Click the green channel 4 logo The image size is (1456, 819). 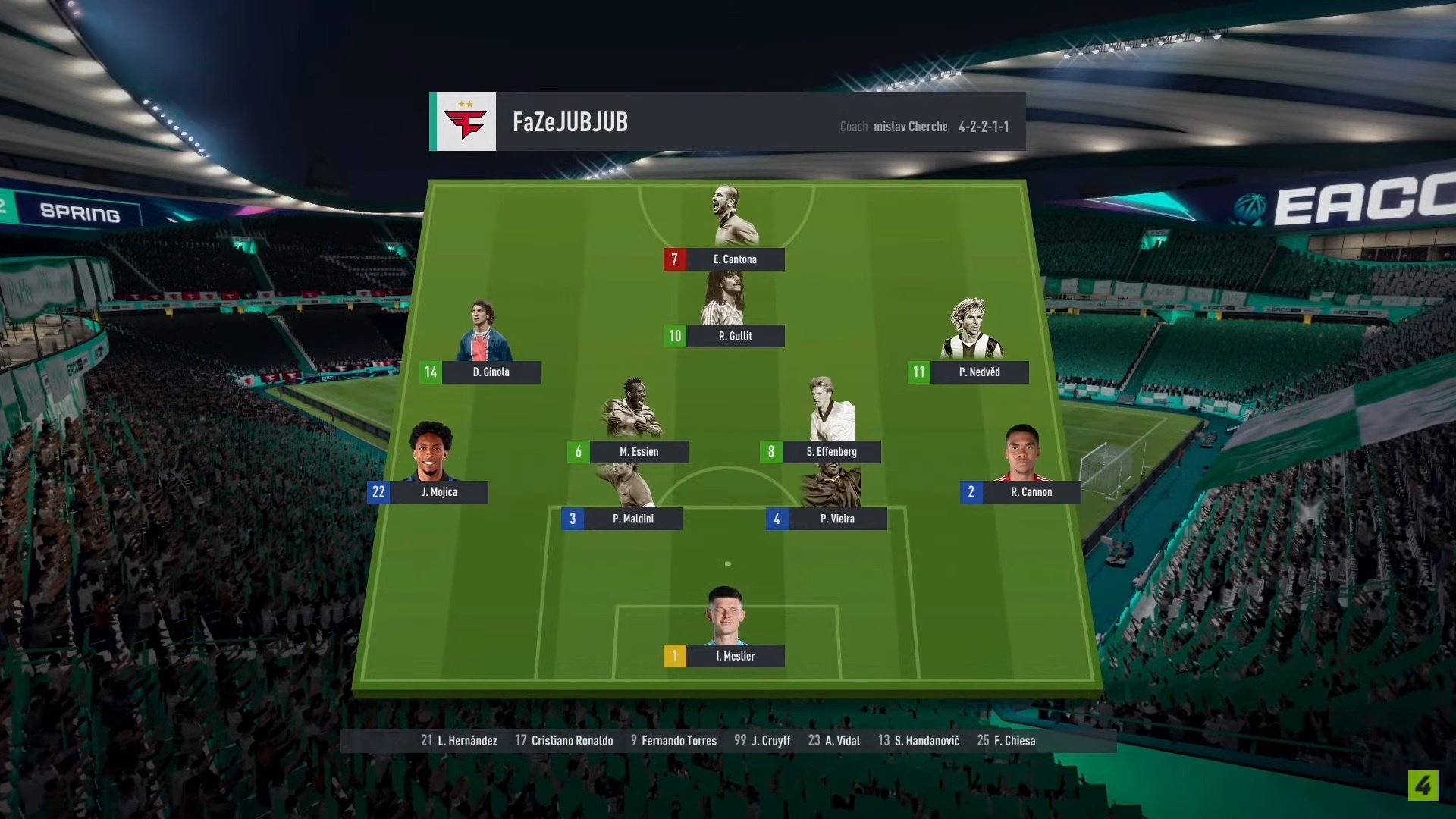(x=1423, y=786)
